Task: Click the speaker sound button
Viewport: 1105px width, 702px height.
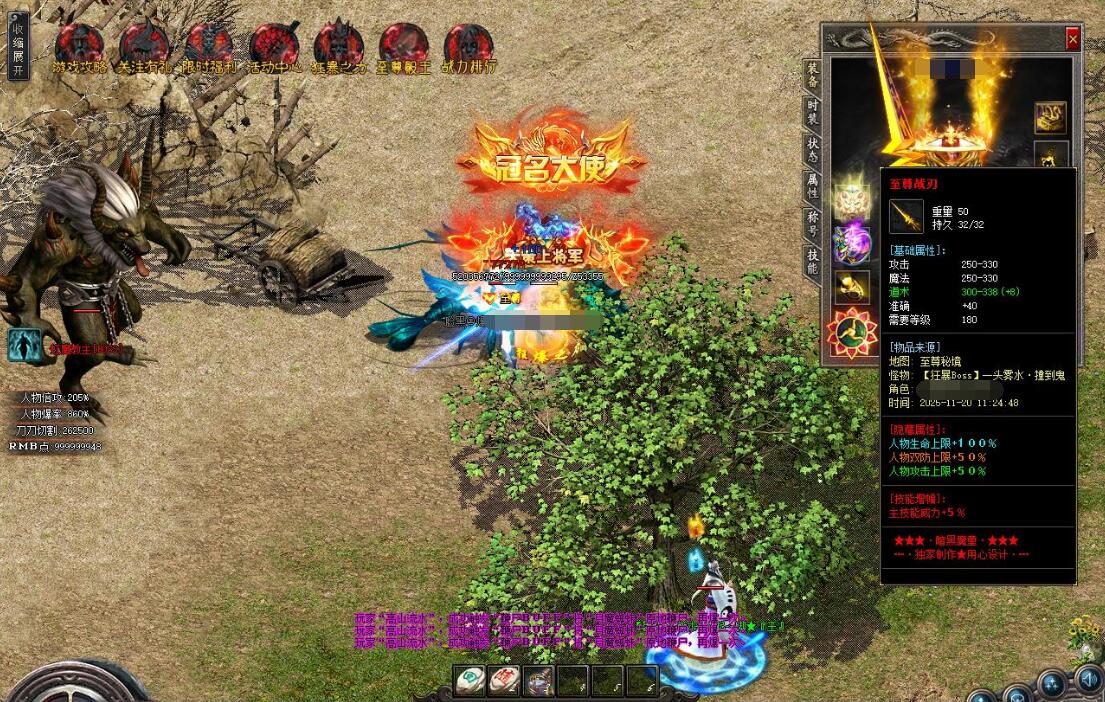Action: pos(1087,681)
